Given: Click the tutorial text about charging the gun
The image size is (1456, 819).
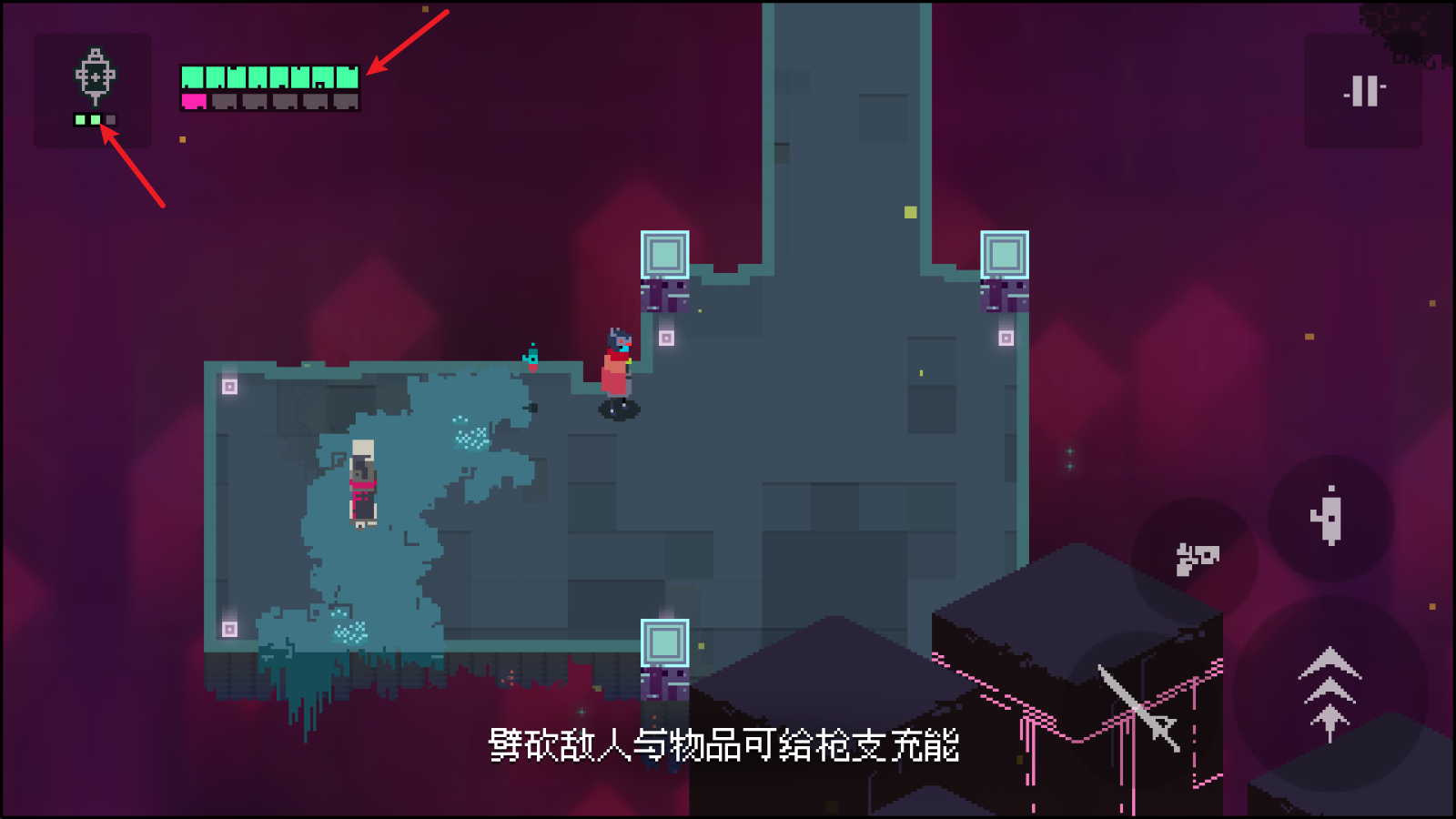Looking at the screenshot, I should [x=723, y=746].
